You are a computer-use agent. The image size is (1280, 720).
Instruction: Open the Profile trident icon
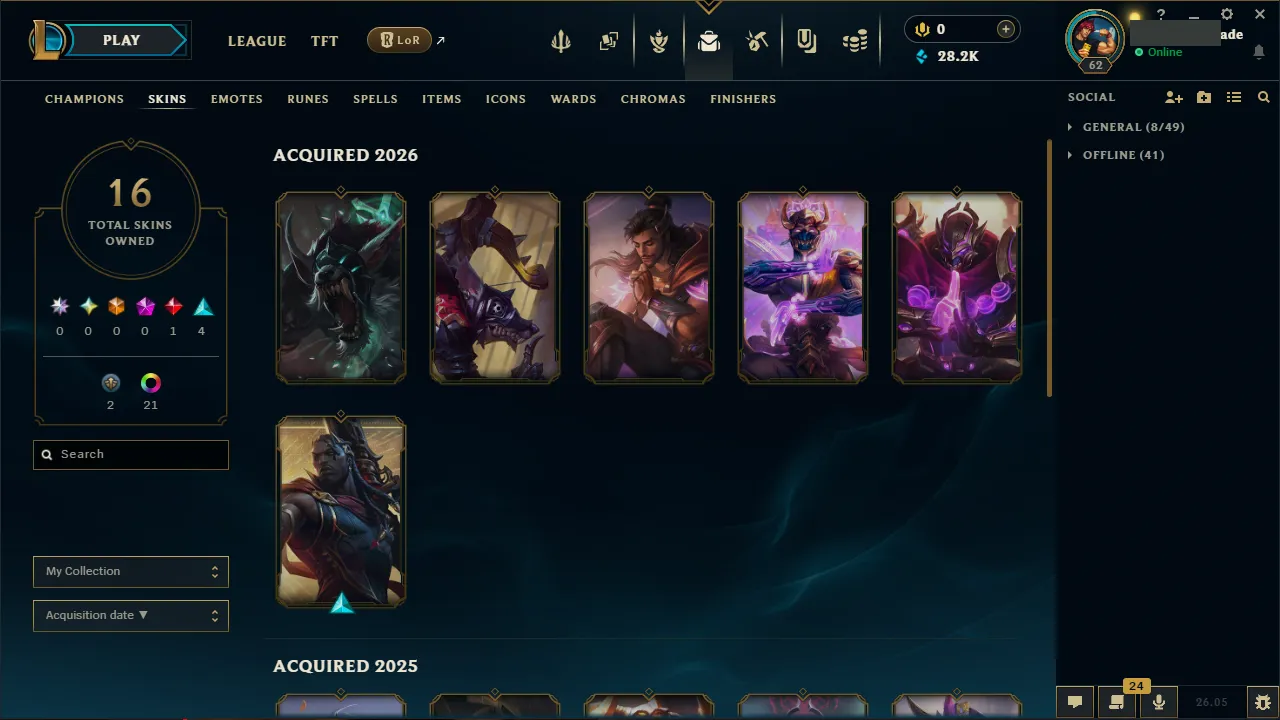(x=561, y=42)
